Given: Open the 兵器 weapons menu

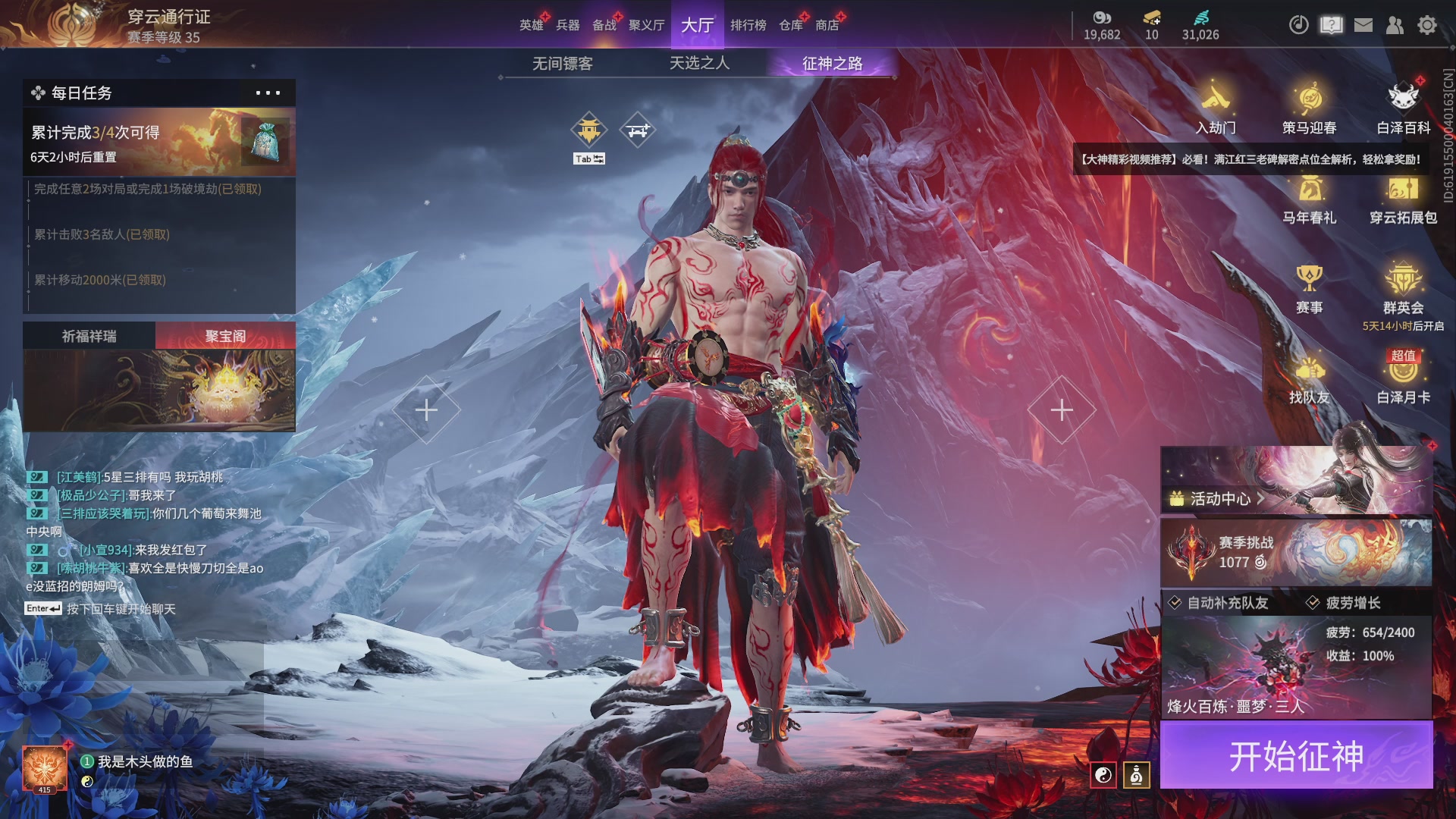Looking at the screenshot, I should [567, 25].
